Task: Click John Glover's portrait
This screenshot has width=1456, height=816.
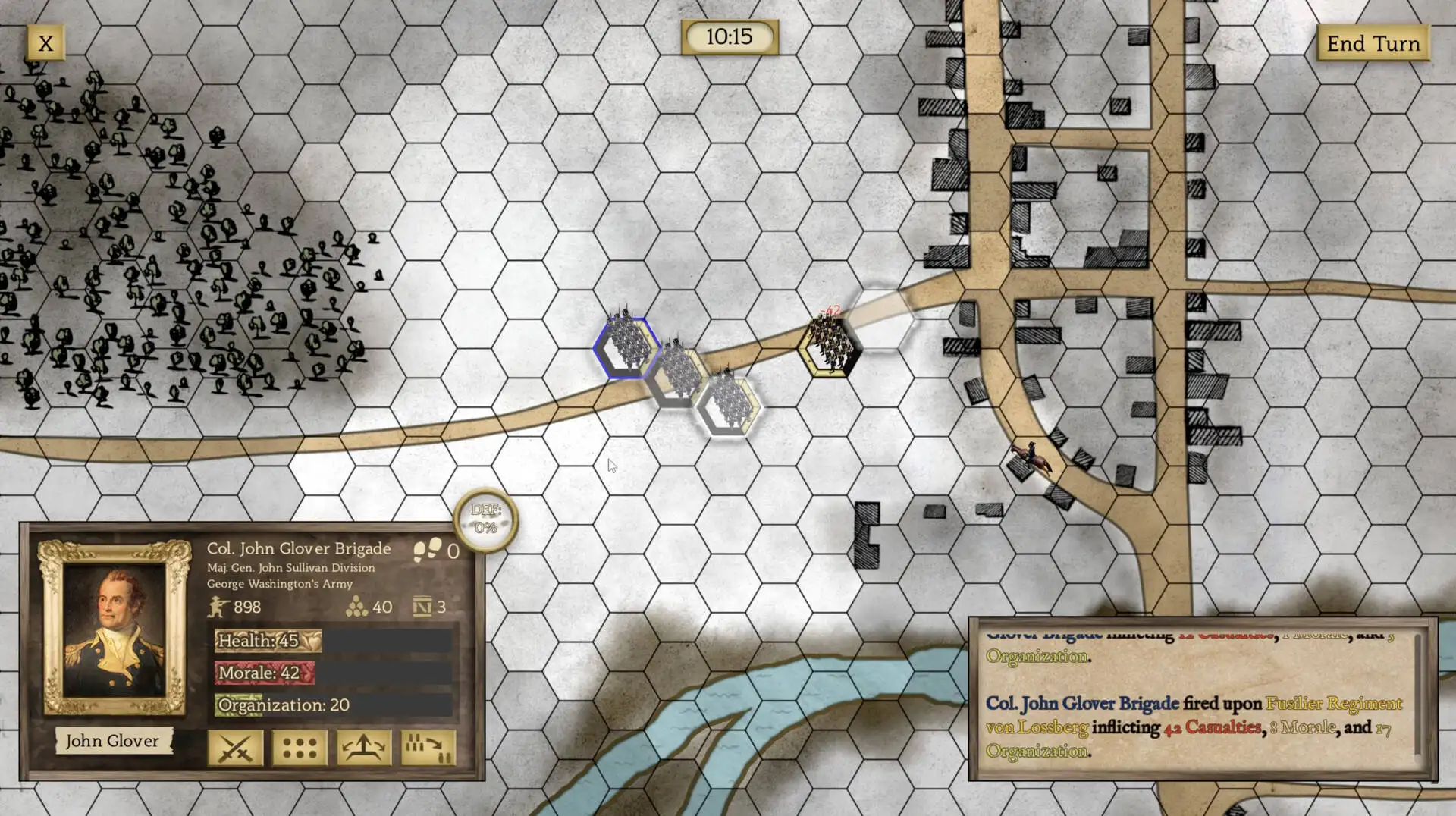Action: tap(115, 629)
